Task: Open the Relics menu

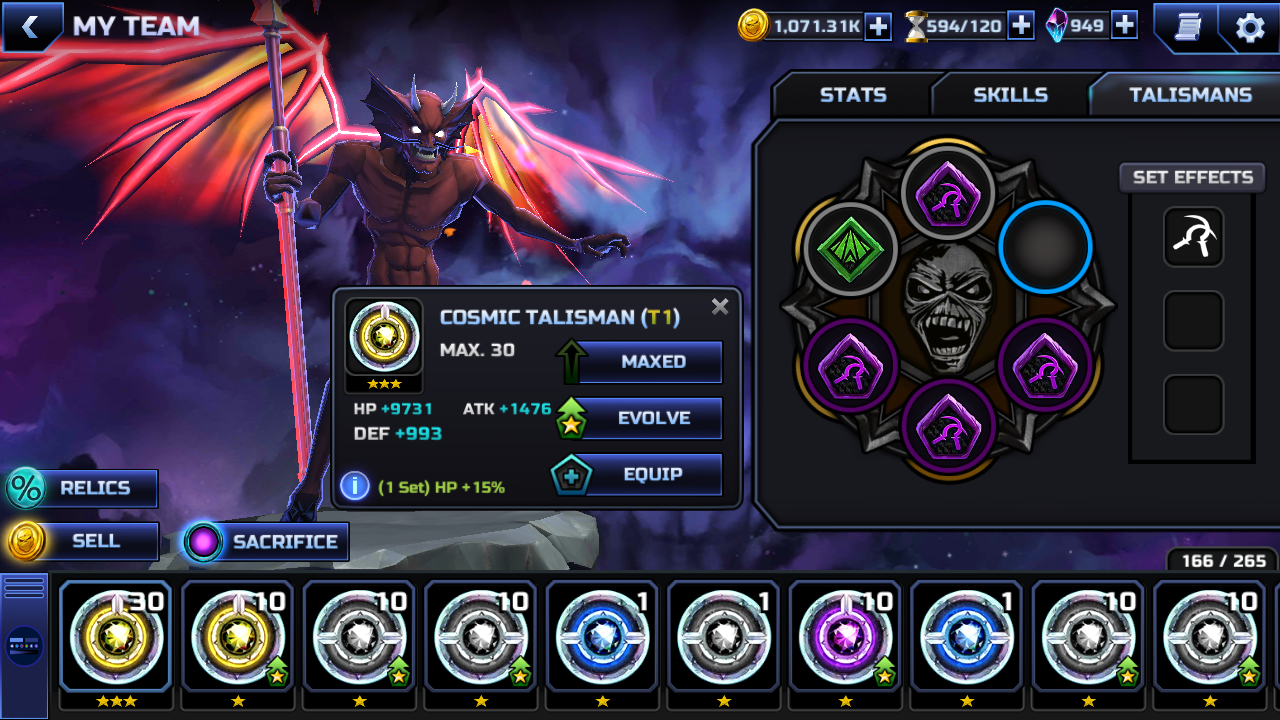Action: (x=94, y=488)
